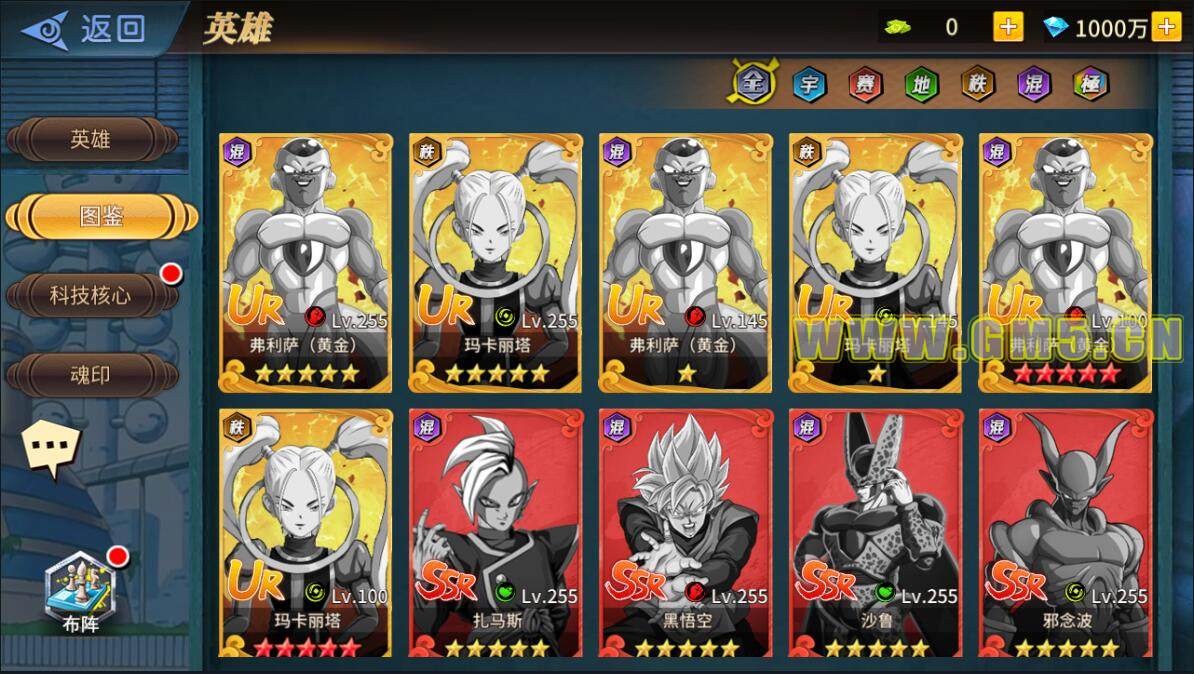This screenshot has height=674, width=1194.
Task: Filter heroes by the green 地 type
Action: point(921,84)
